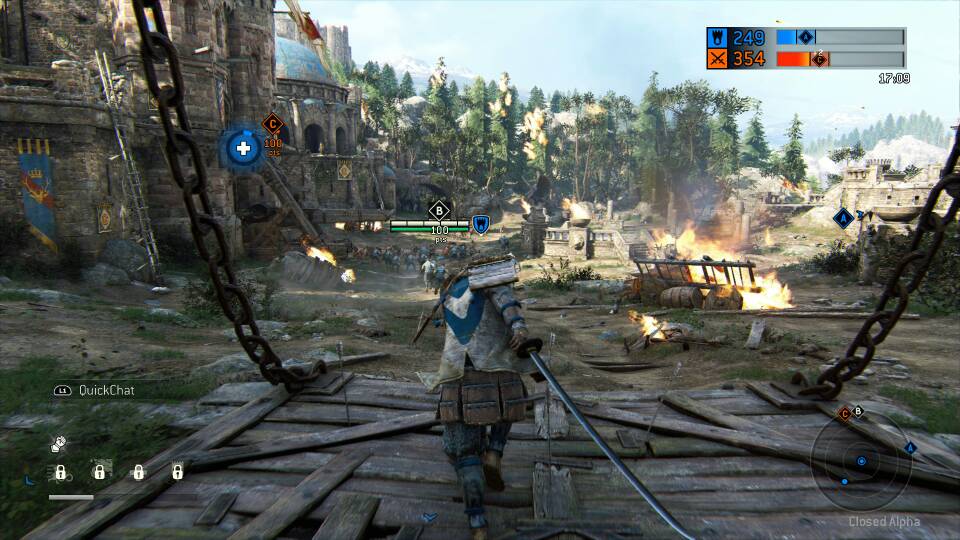Select the orange zone C objective marker
This screenshot has width=960, height=540.
point(272,124)
